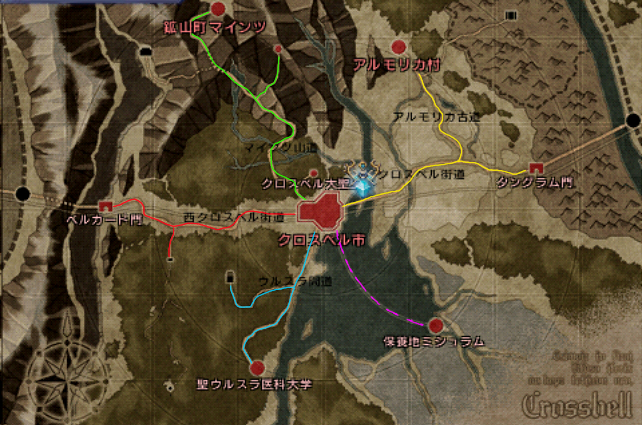Choose the ベルガード門 gate marker

pyautogui.click(x=104, y=205)
